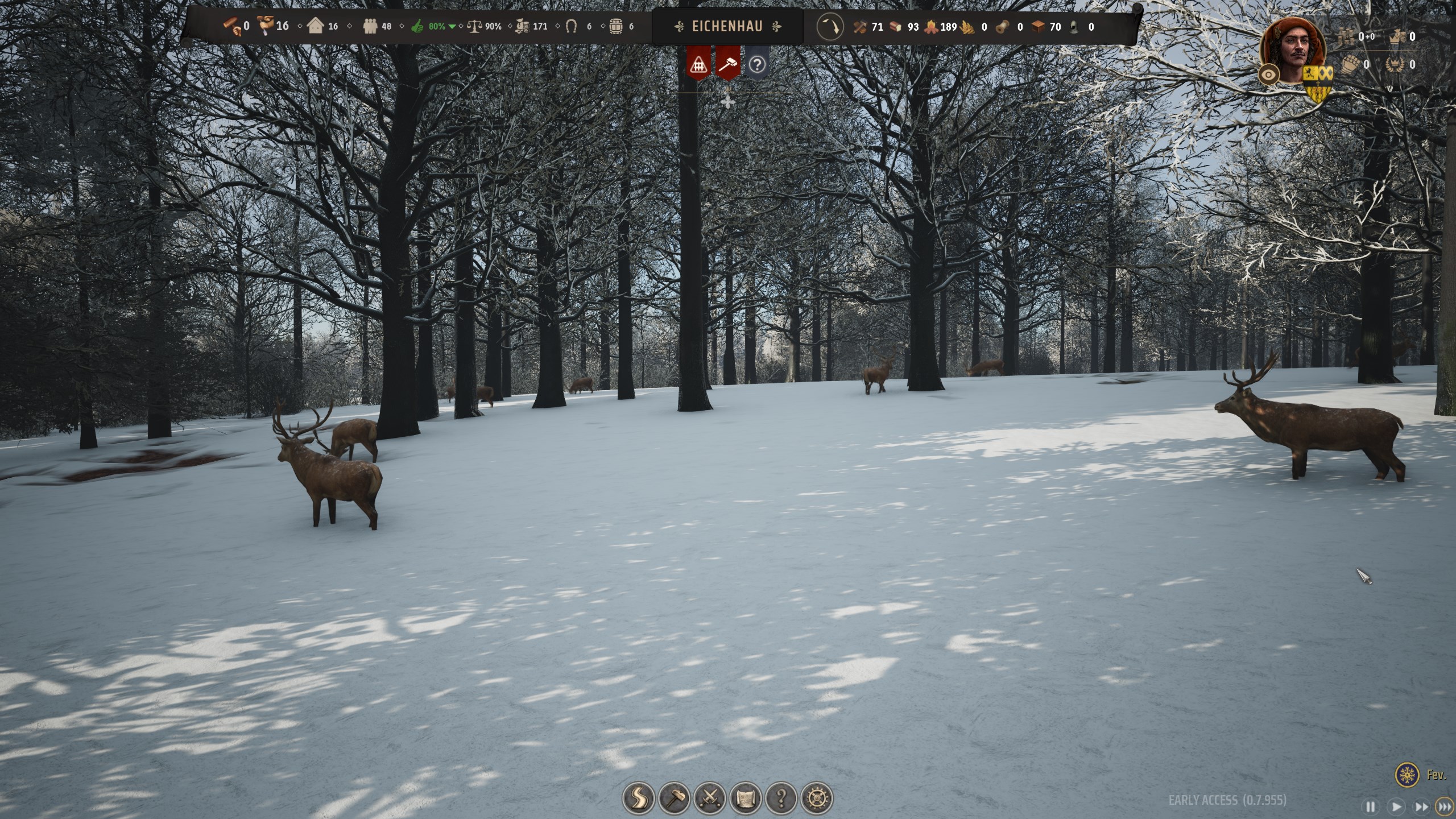Toggle the question mark help banner
This screenshot has width=1456, height=819.
point(756,64)
